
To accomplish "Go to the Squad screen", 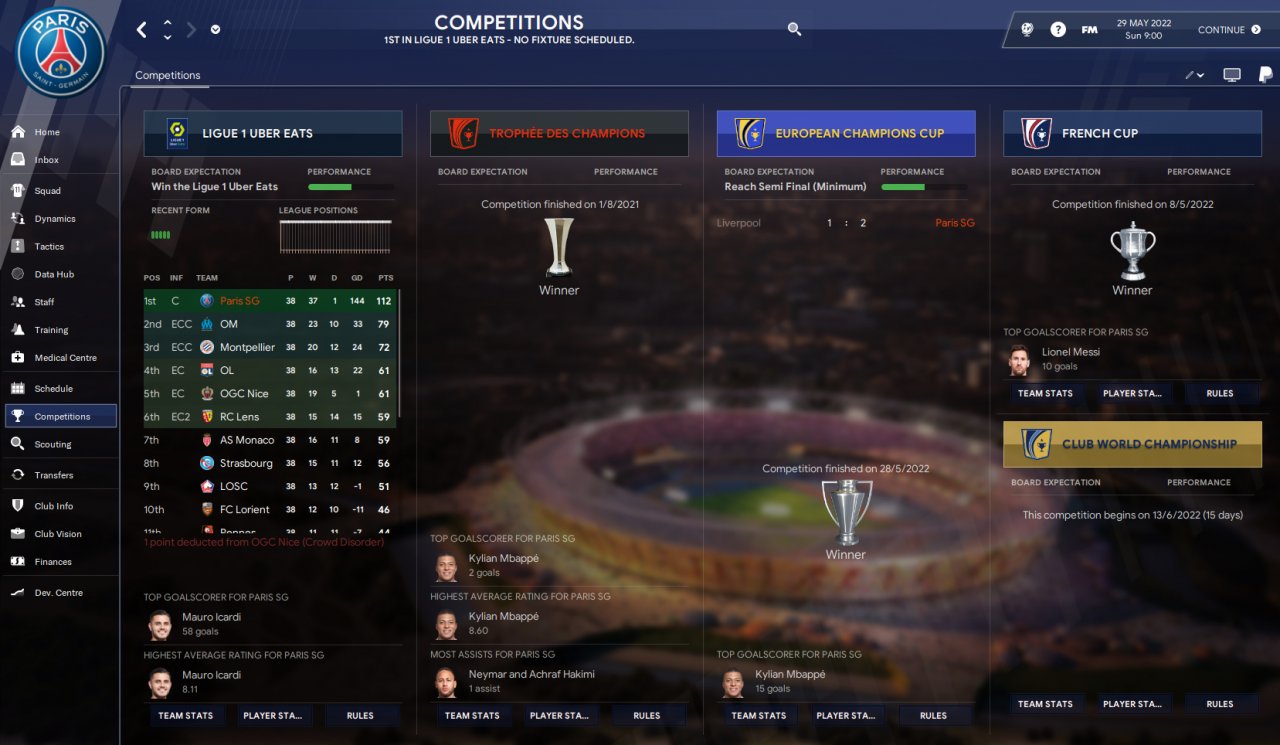I will point(47,191).
